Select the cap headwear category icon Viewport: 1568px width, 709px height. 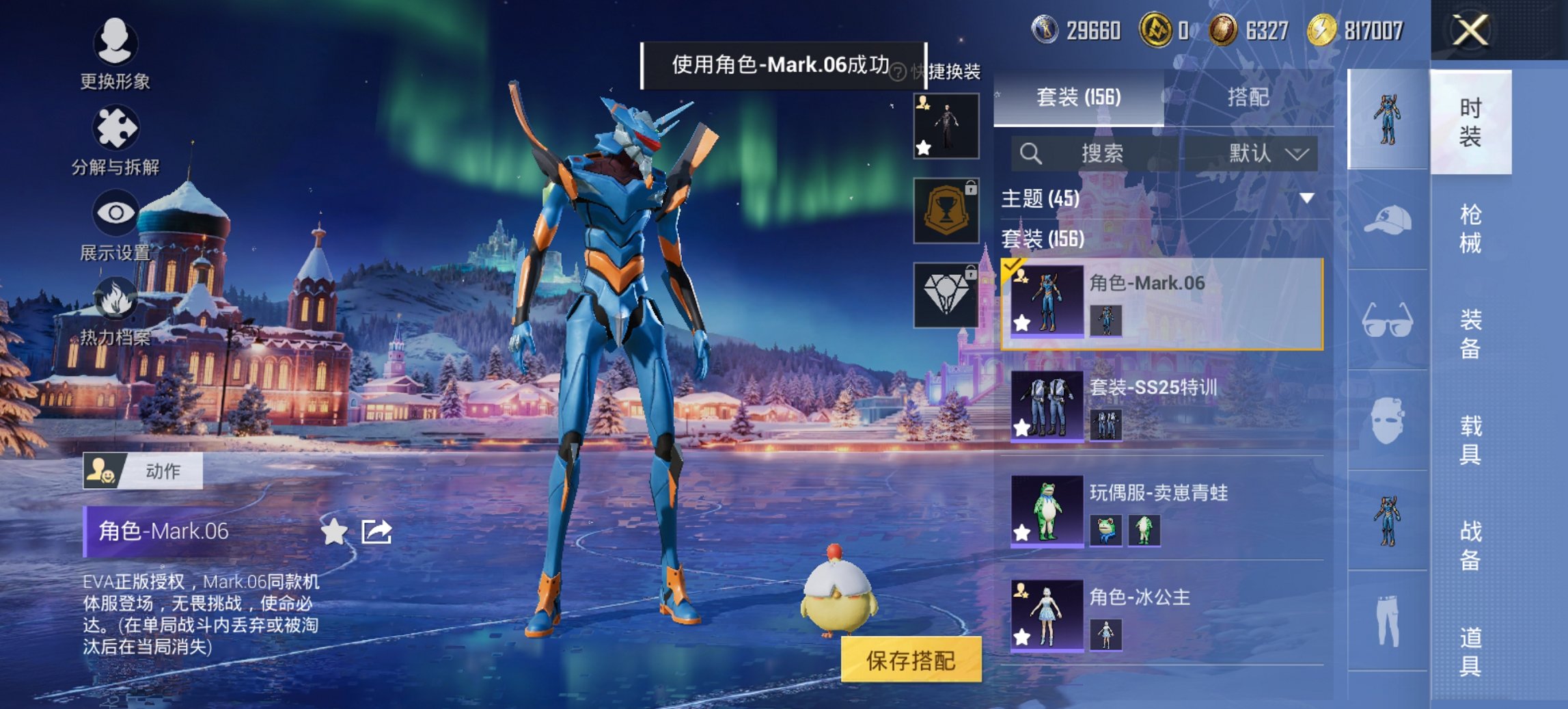tap(1387, 220)
